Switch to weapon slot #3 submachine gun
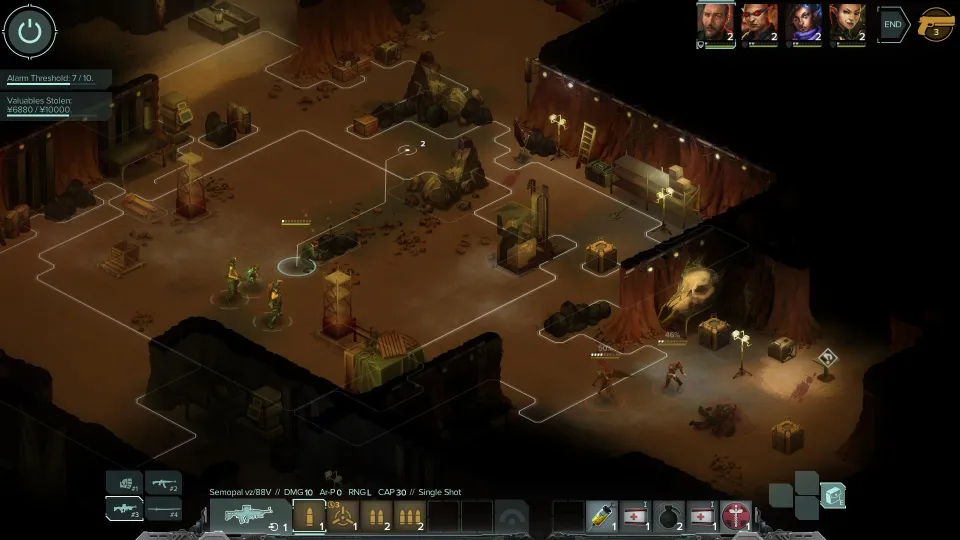The height and width of the screenshot is (540, 960). point(124,509)
